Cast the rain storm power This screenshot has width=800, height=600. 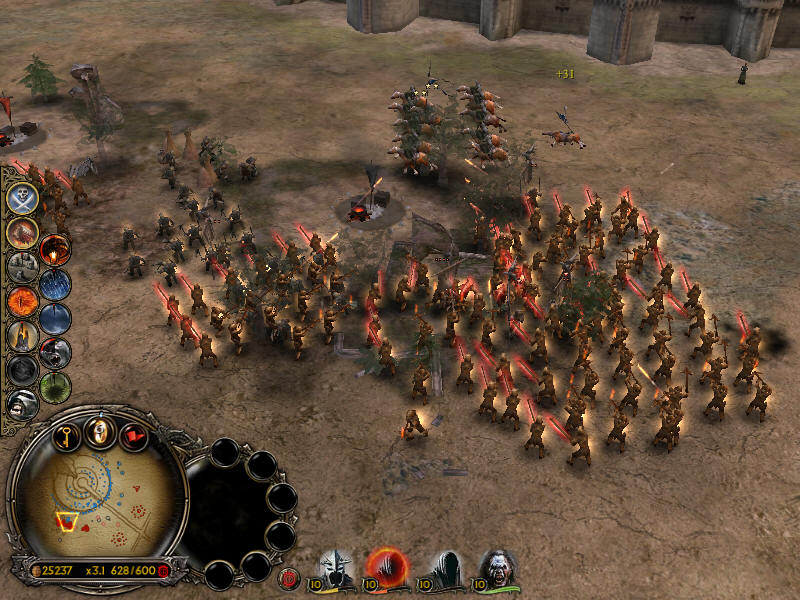55,286
